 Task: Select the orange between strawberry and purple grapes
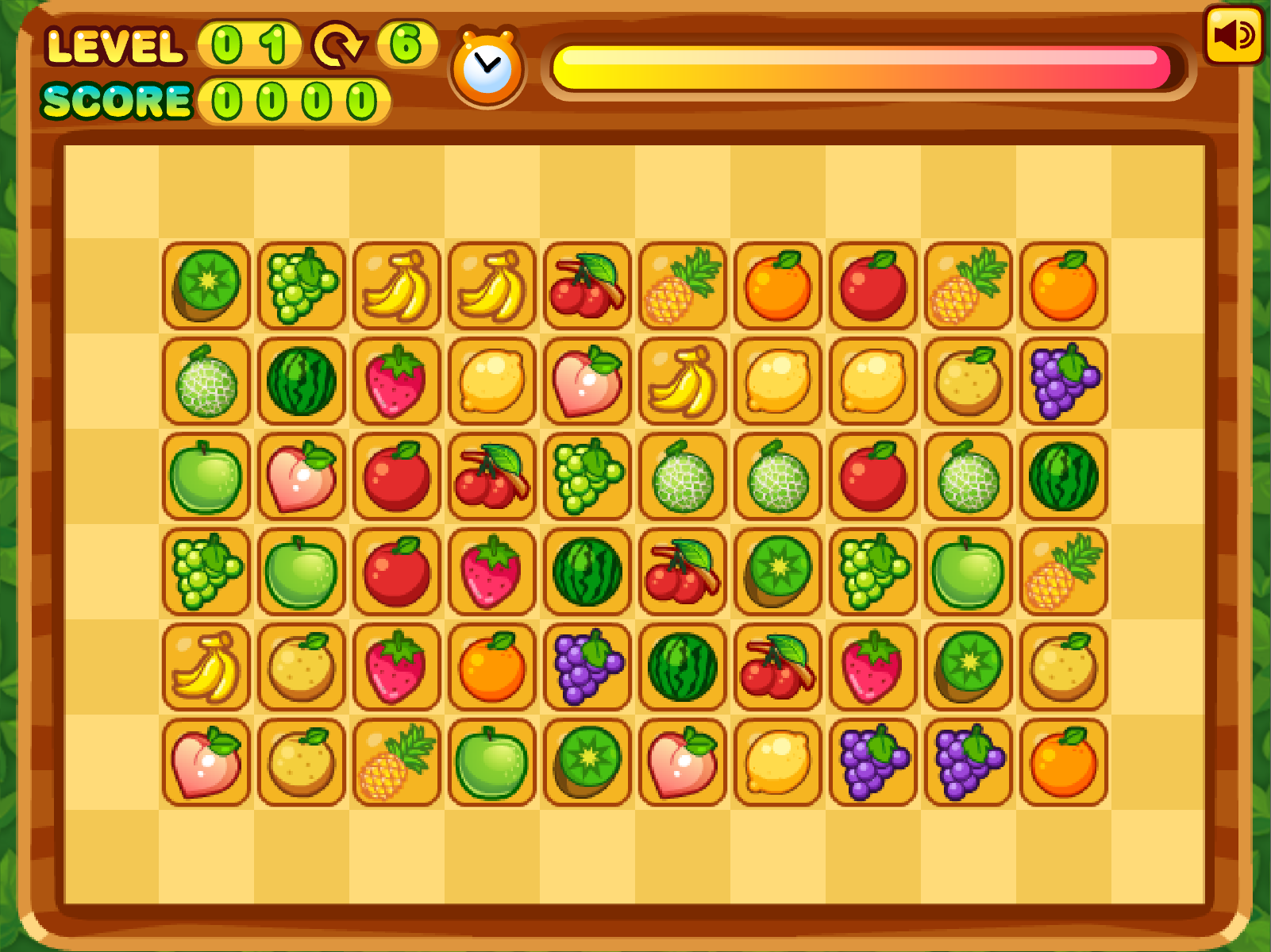492,667
